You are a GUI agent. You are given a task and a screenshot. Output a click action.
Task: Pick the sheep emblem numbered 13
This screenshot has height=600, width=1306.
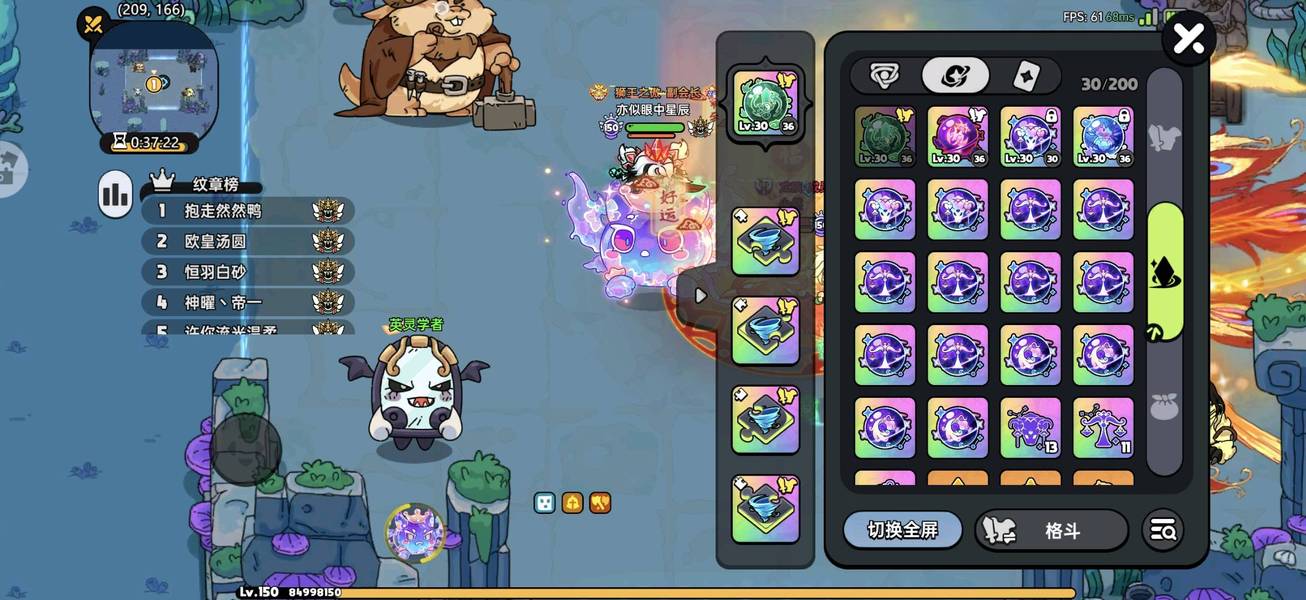coord(1031,428)
